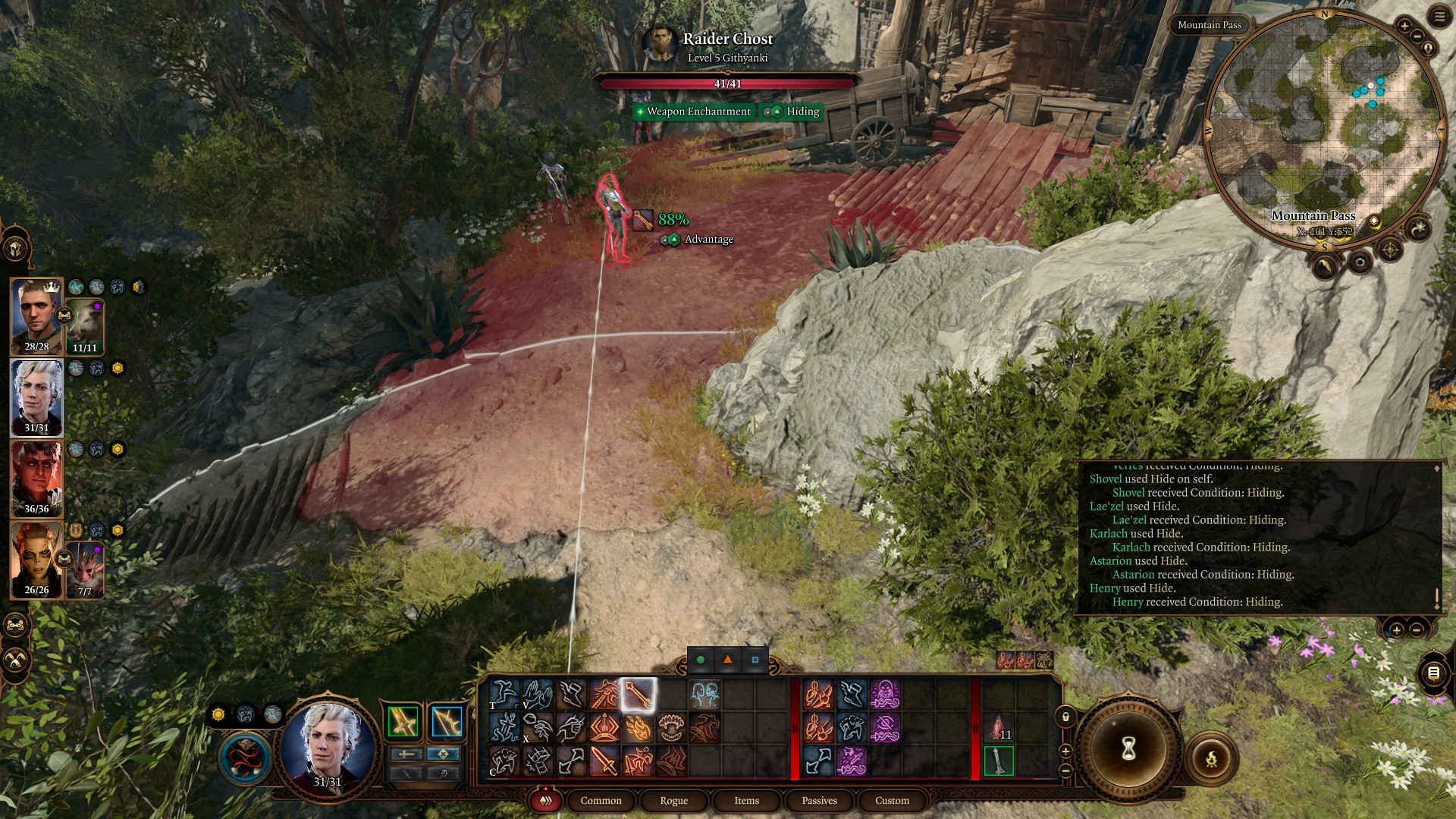The height and width of the screenshot is (819, 1456).
Task: Show the Items hotbar tab
Action: (x=746, y=800)
